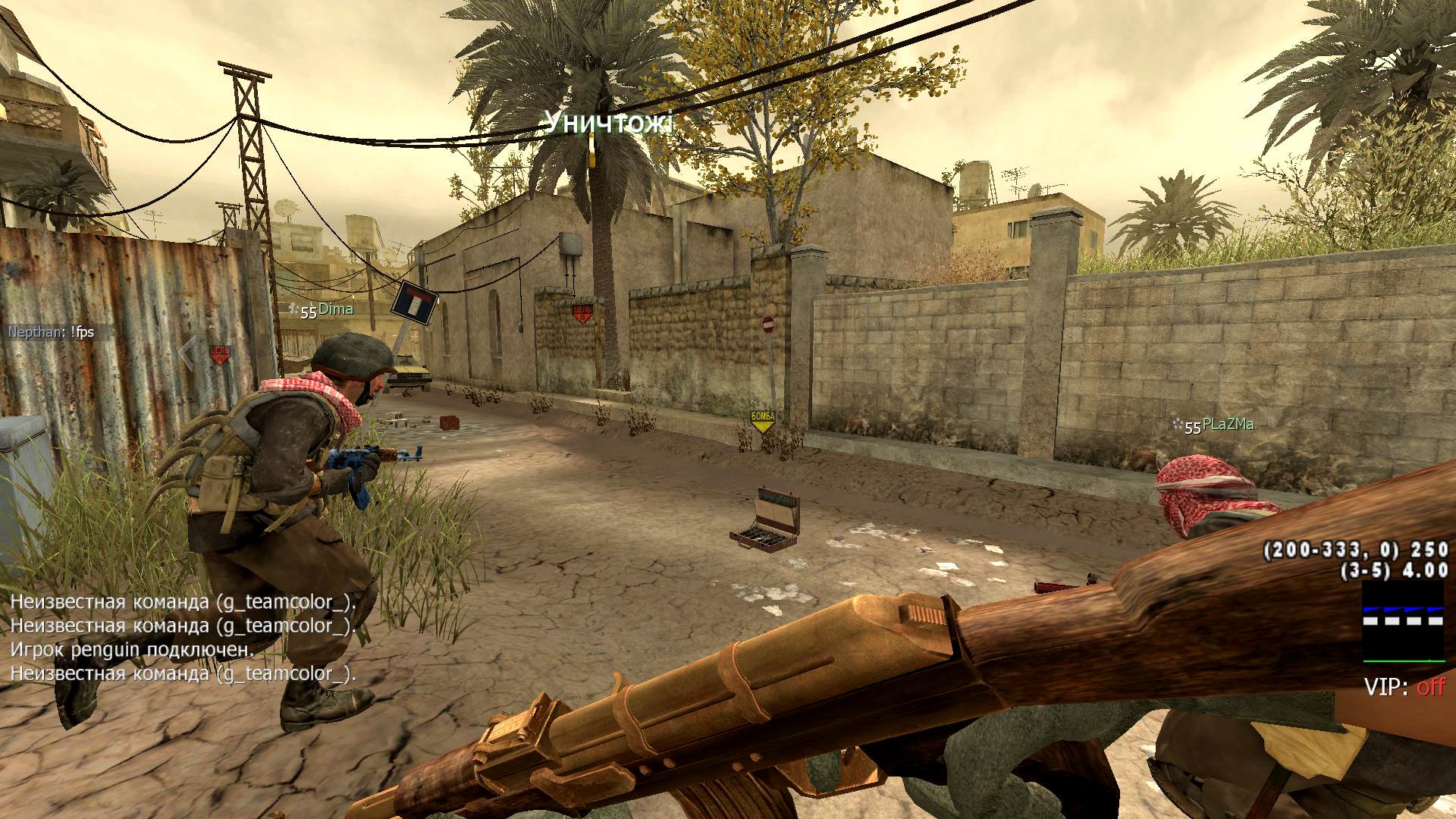Click the red ЦЕЛЬ marker on the stone wall
This screenshot has height=819, width=1456.
(x=582, y=312)
